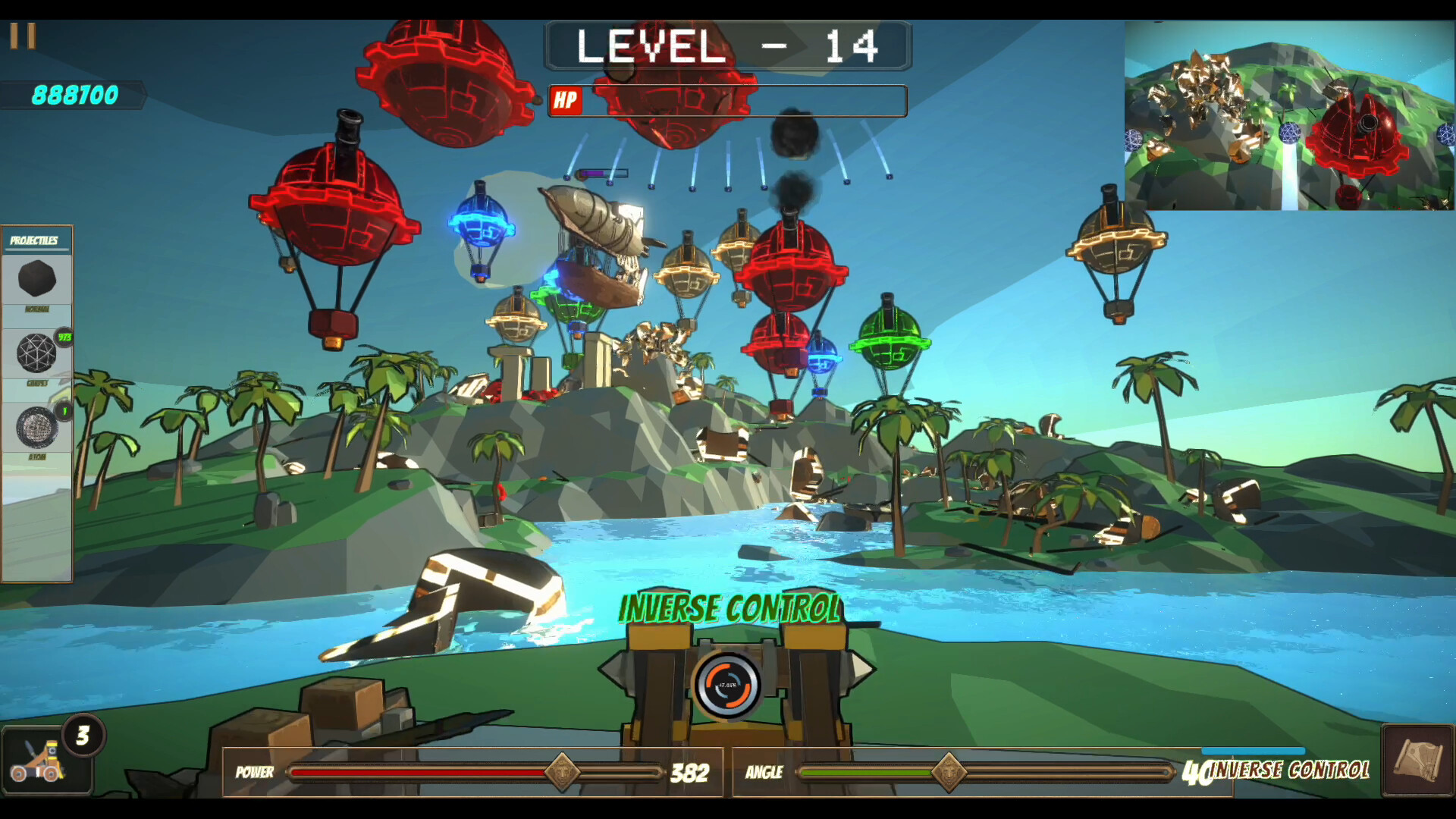Adjust the red Power slider handle
Viewport: 1456px width, 819px height.
coord(562,773)
